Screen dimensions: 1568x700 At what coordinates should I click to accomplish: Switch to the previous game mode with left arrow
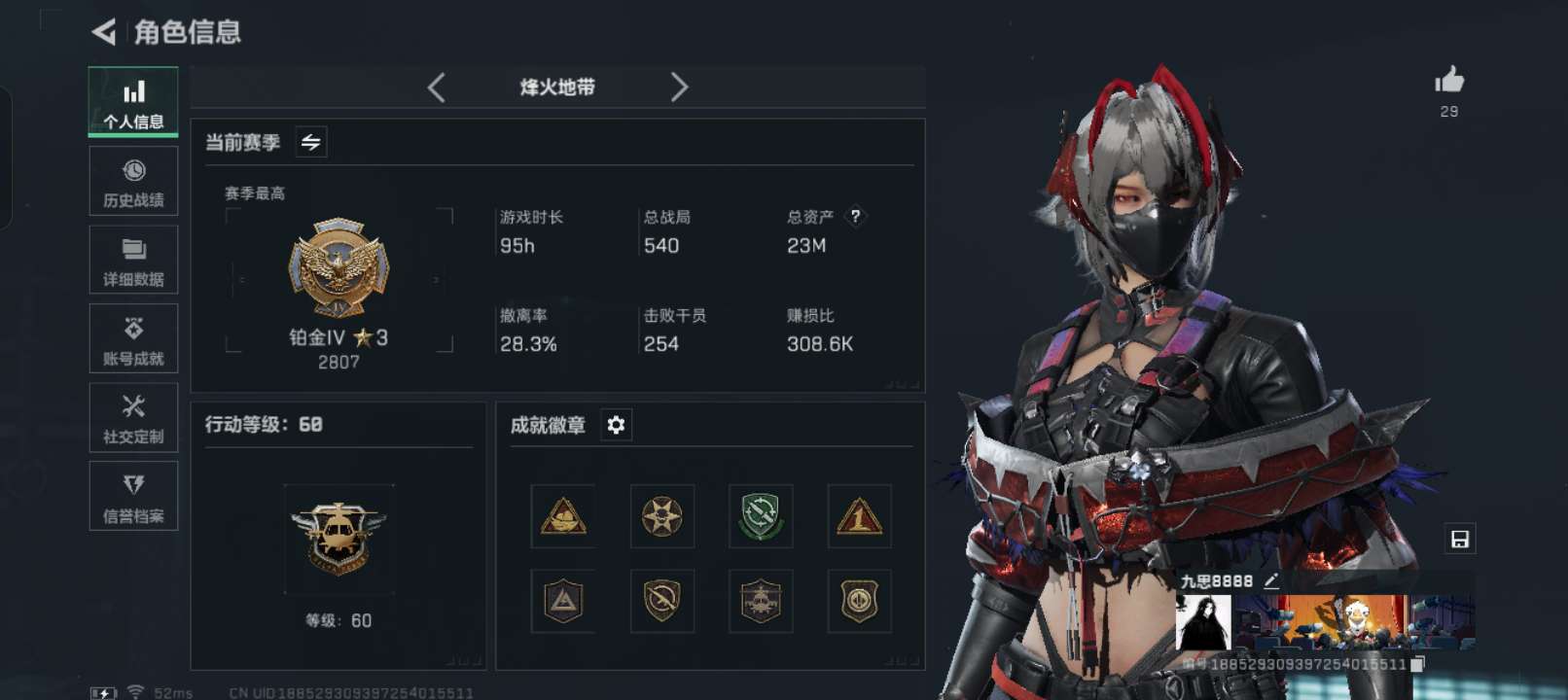click(x=437, y=87)
